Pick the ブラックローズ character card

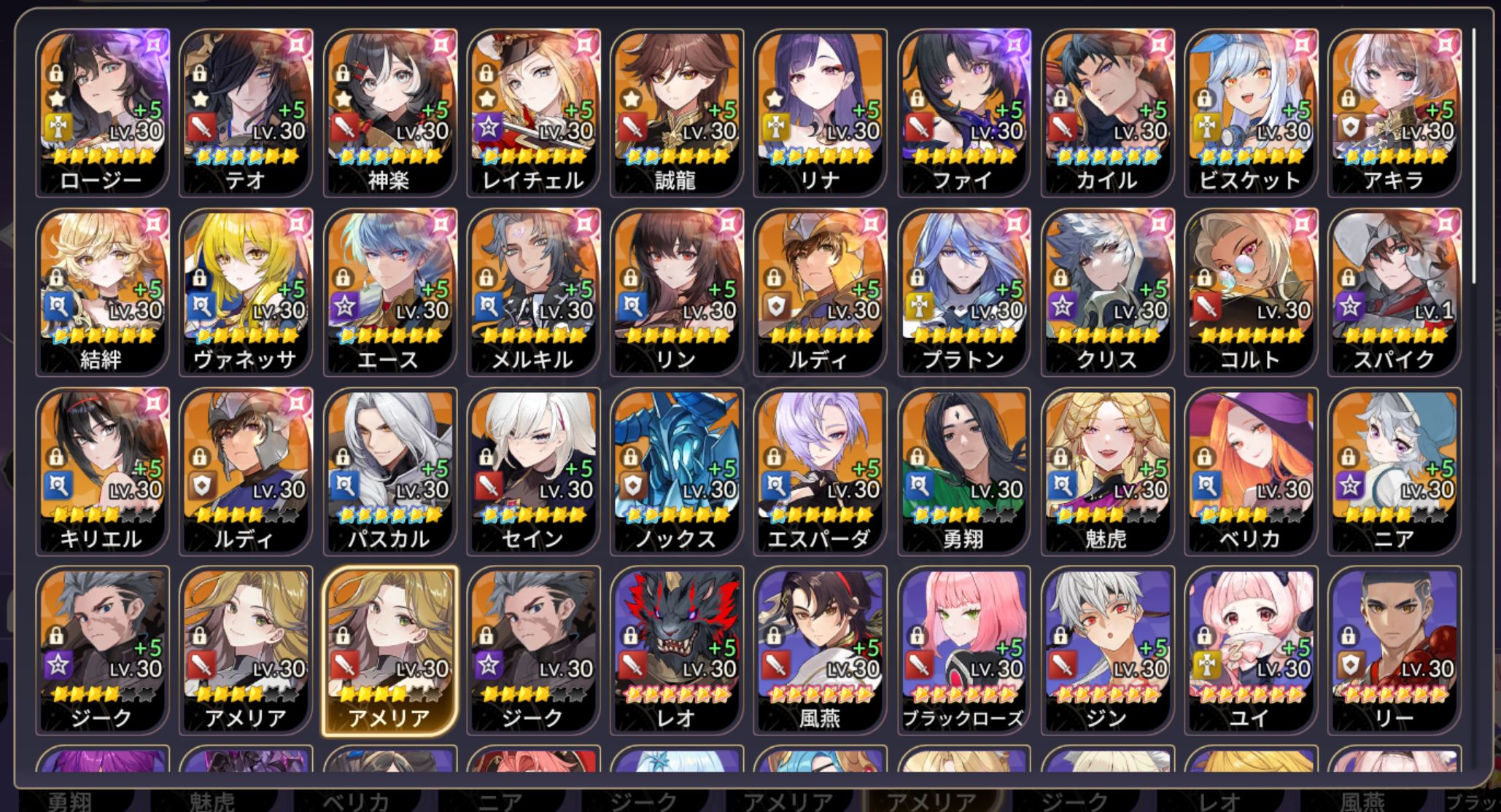(x=964, y=650)
